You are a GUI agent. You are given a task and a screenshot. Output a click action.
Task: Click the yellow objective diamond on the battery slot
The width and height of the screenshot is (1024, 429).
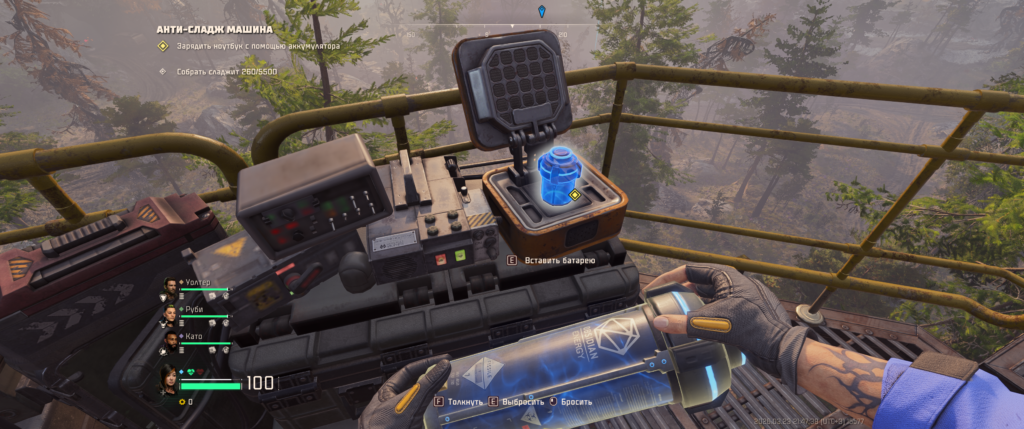click(576, 194)
